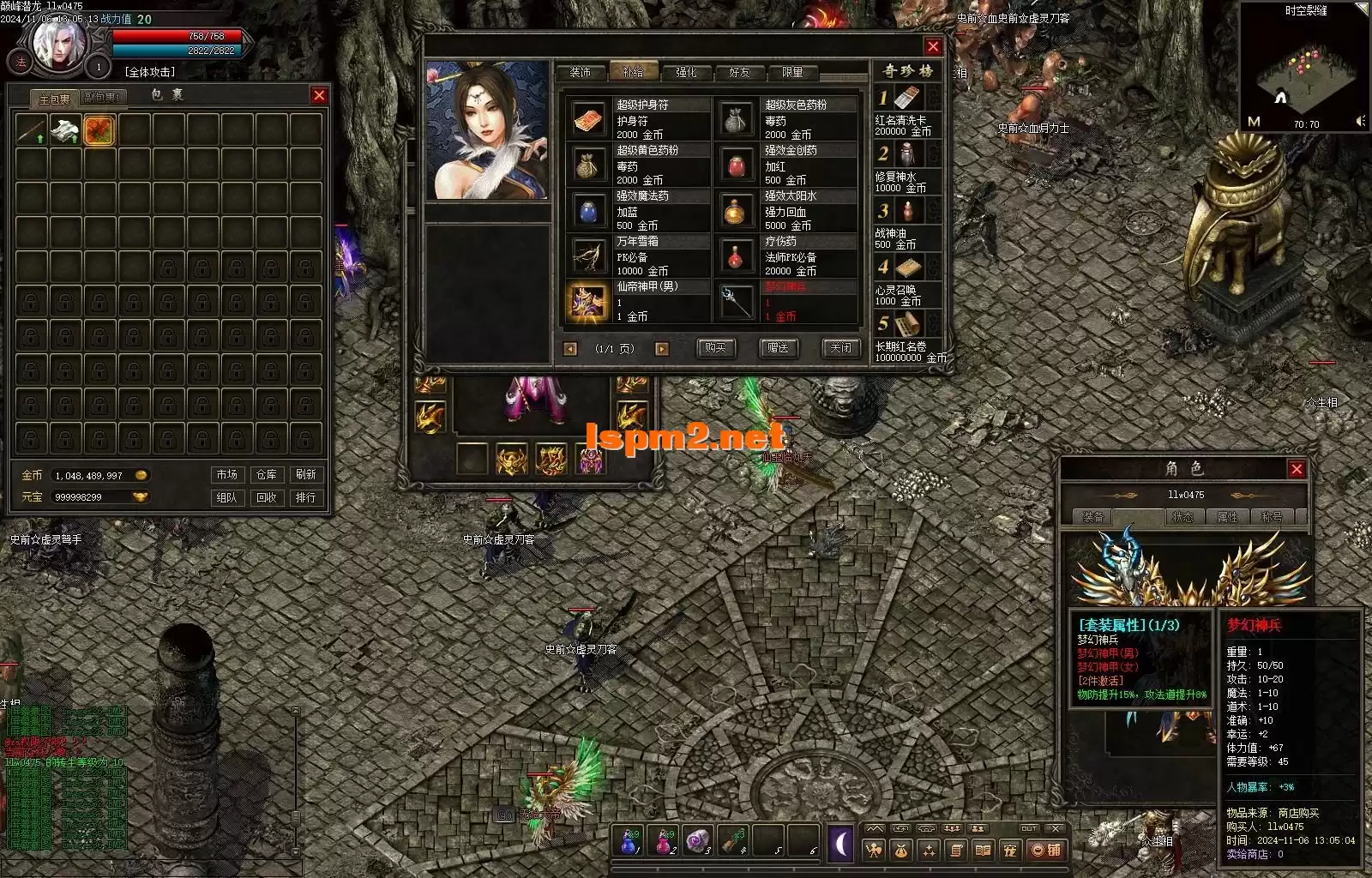Close the shop window with the red X
The image size is (1372, 878).
click(933, 47)
